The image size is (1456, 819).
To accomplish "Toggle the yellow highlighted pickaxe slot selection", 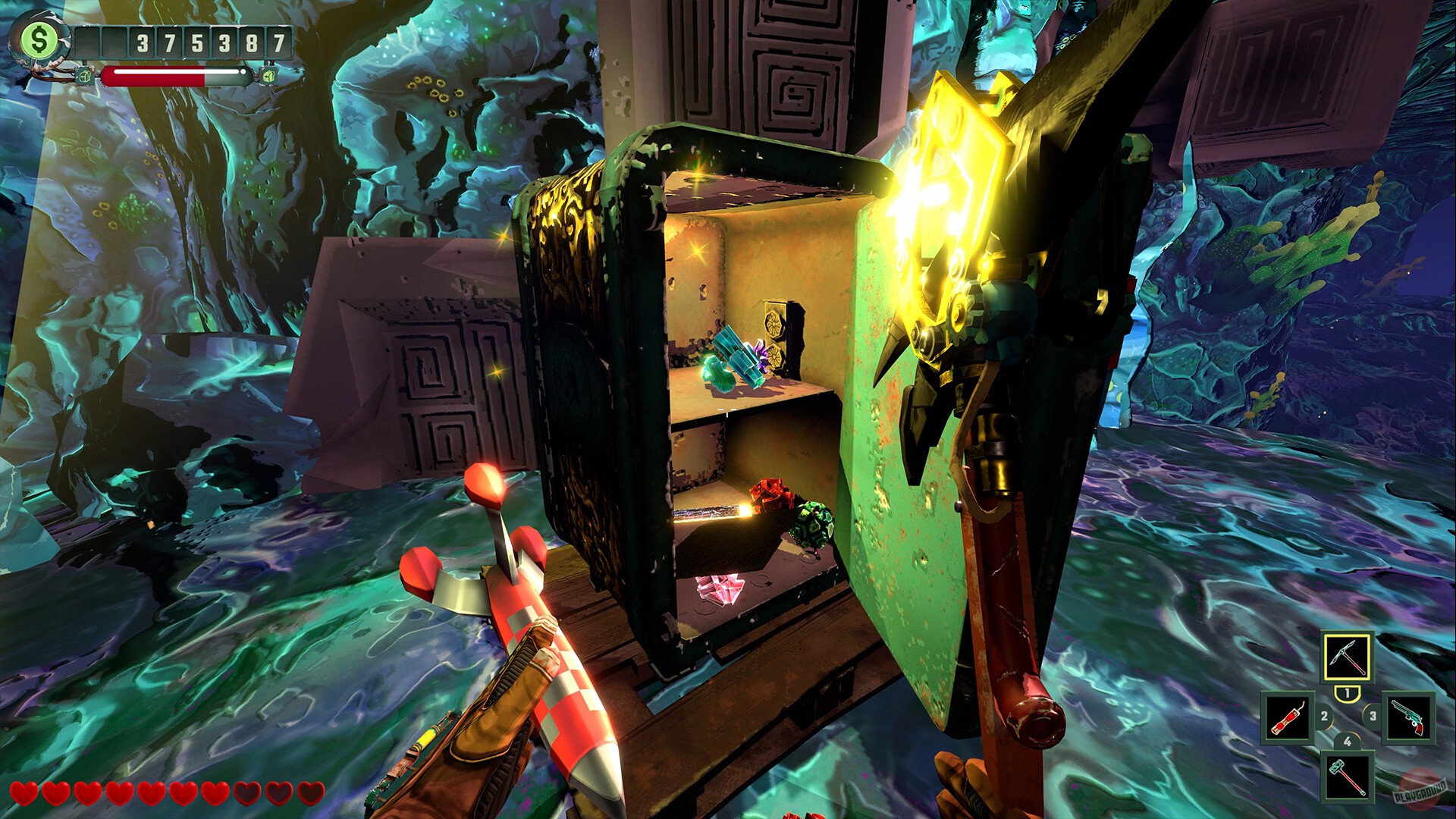I will (x=1348, y=657).
